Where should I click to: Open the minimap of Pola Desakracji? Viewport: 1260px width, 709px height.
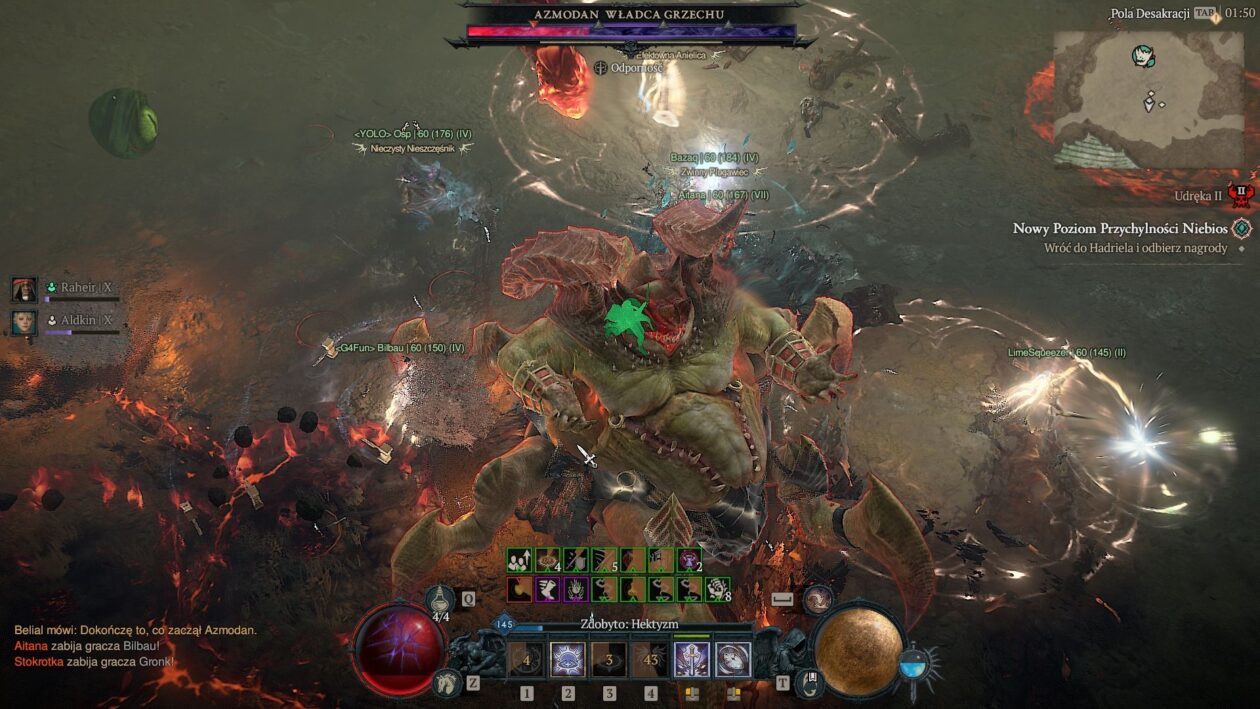(x=1149, y=98)
